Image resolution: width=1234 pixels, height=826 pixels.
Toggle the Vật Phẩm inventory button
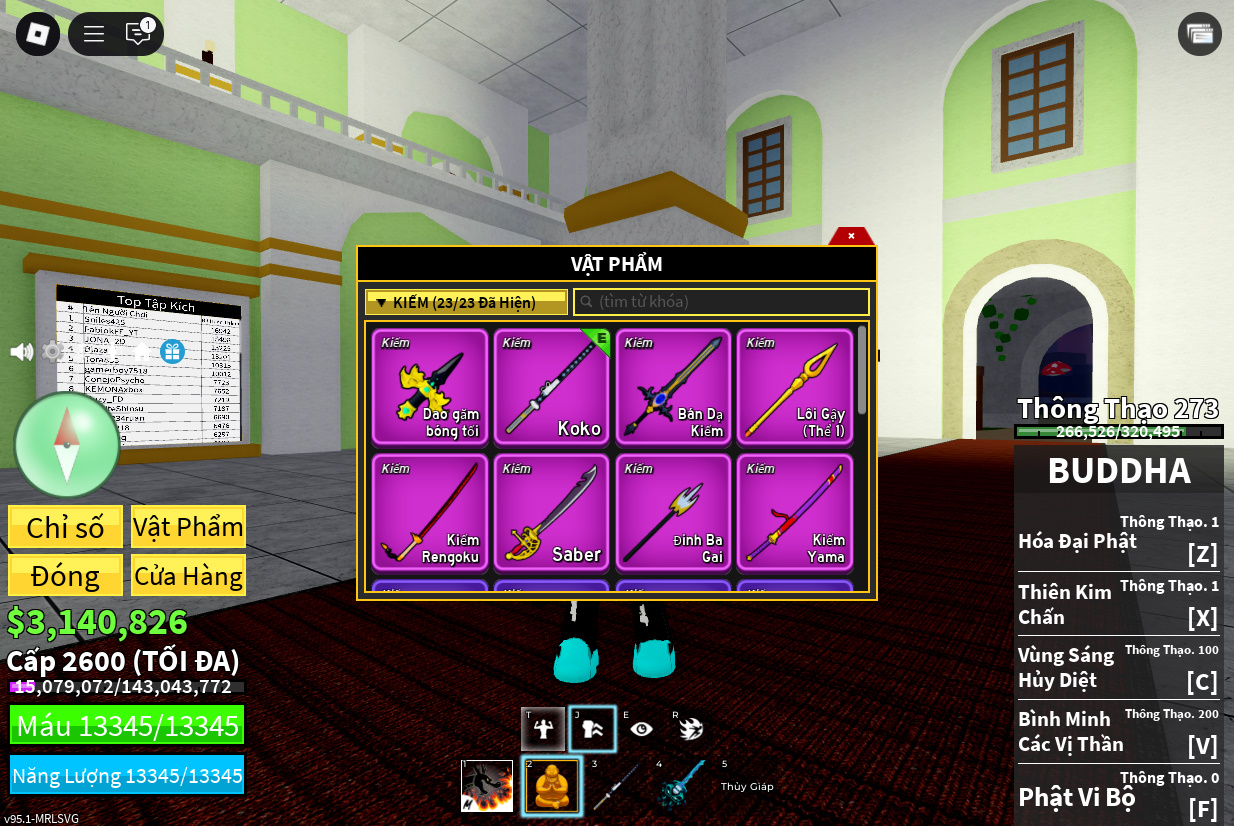188,527
